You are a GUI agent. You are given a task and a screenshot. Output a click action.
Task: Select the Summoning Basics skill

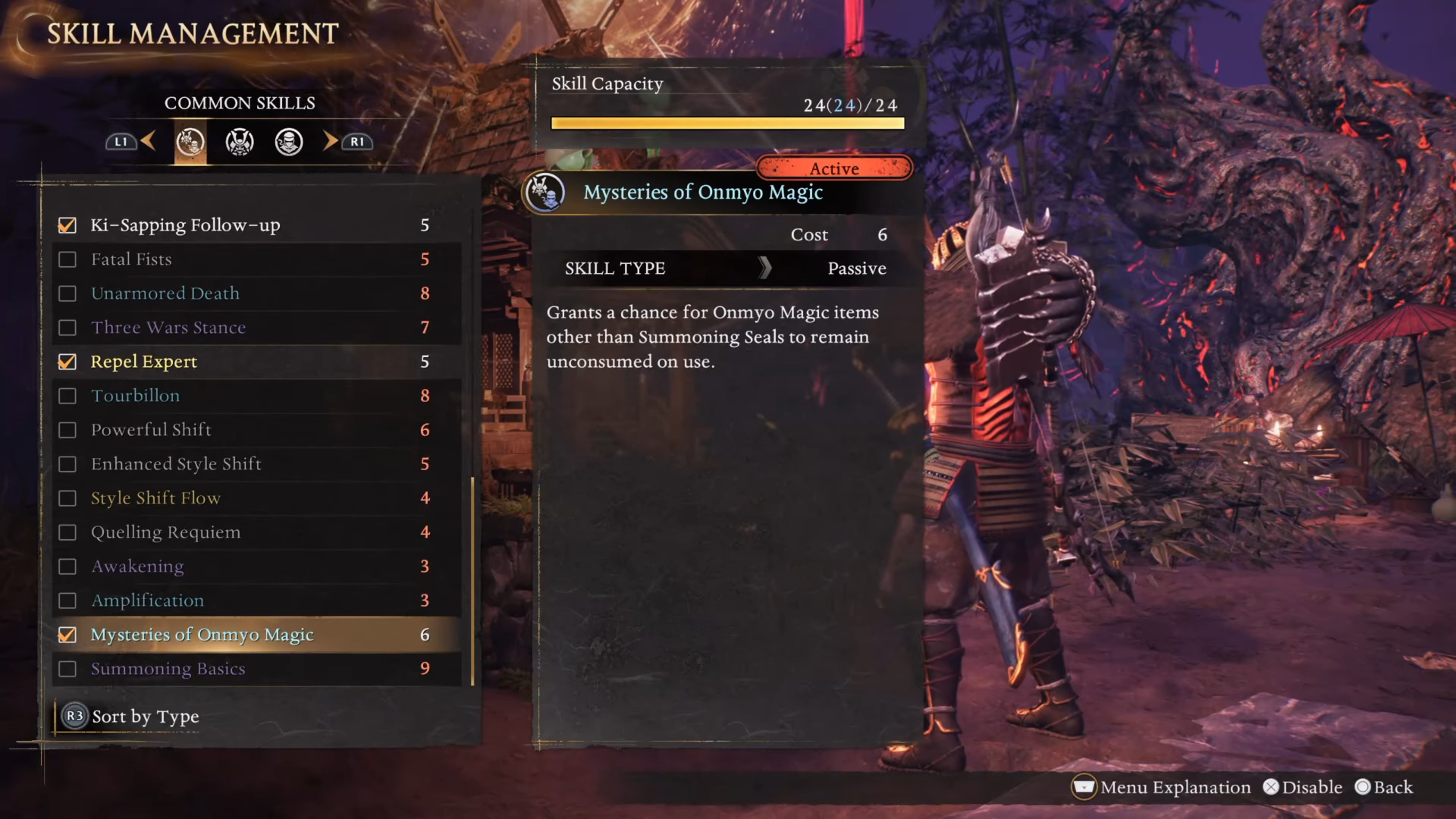coord(168,669)
